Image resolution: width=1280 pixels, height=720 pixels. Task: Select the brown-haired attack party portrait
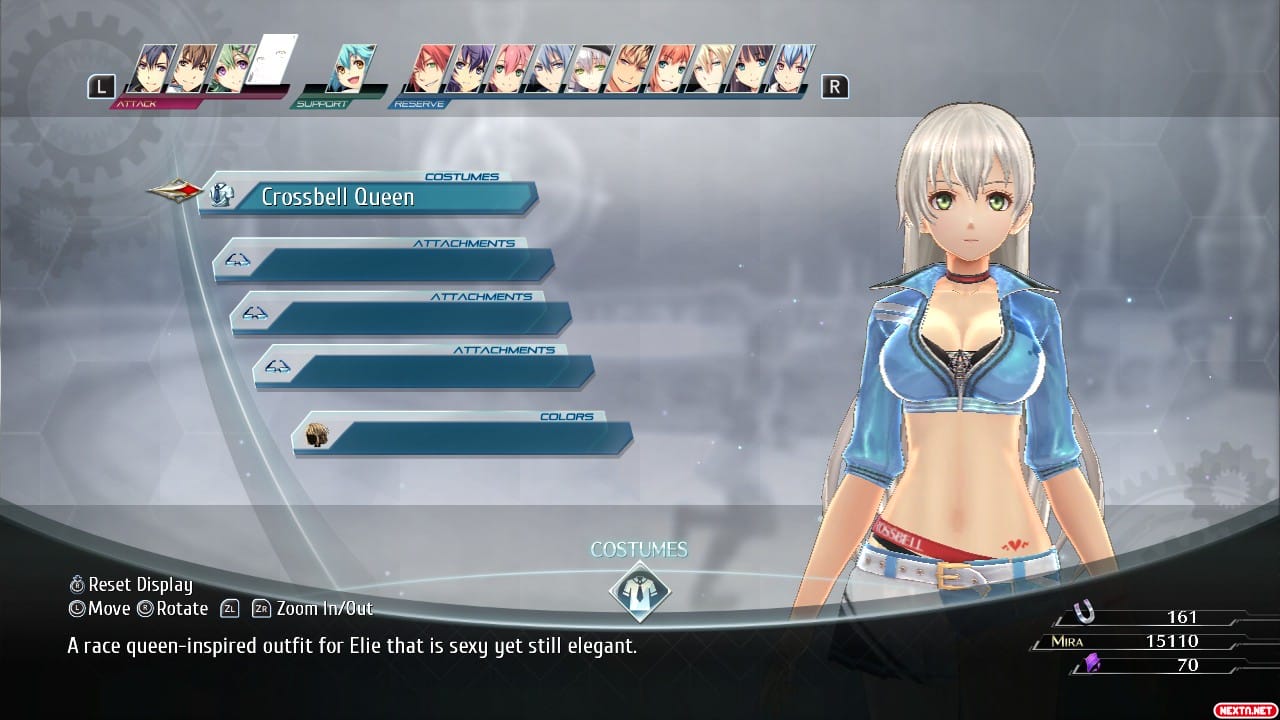(x=190, y=68)
